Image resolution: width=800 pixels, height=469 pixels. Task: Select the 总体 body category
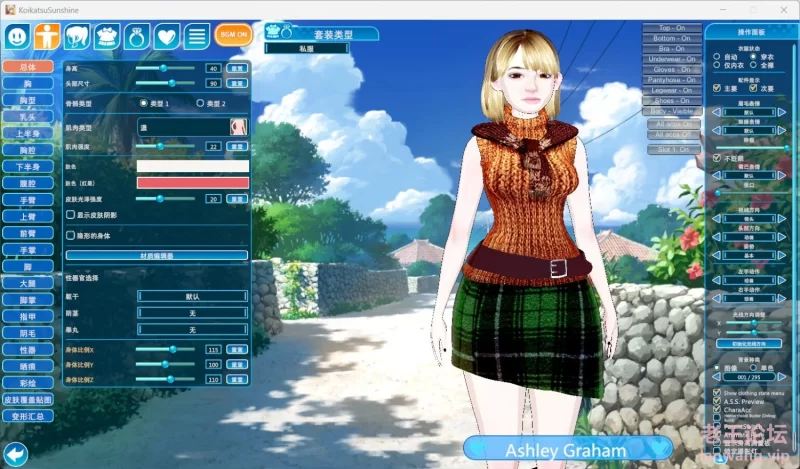pyautogui.click(x=27, y=66)
